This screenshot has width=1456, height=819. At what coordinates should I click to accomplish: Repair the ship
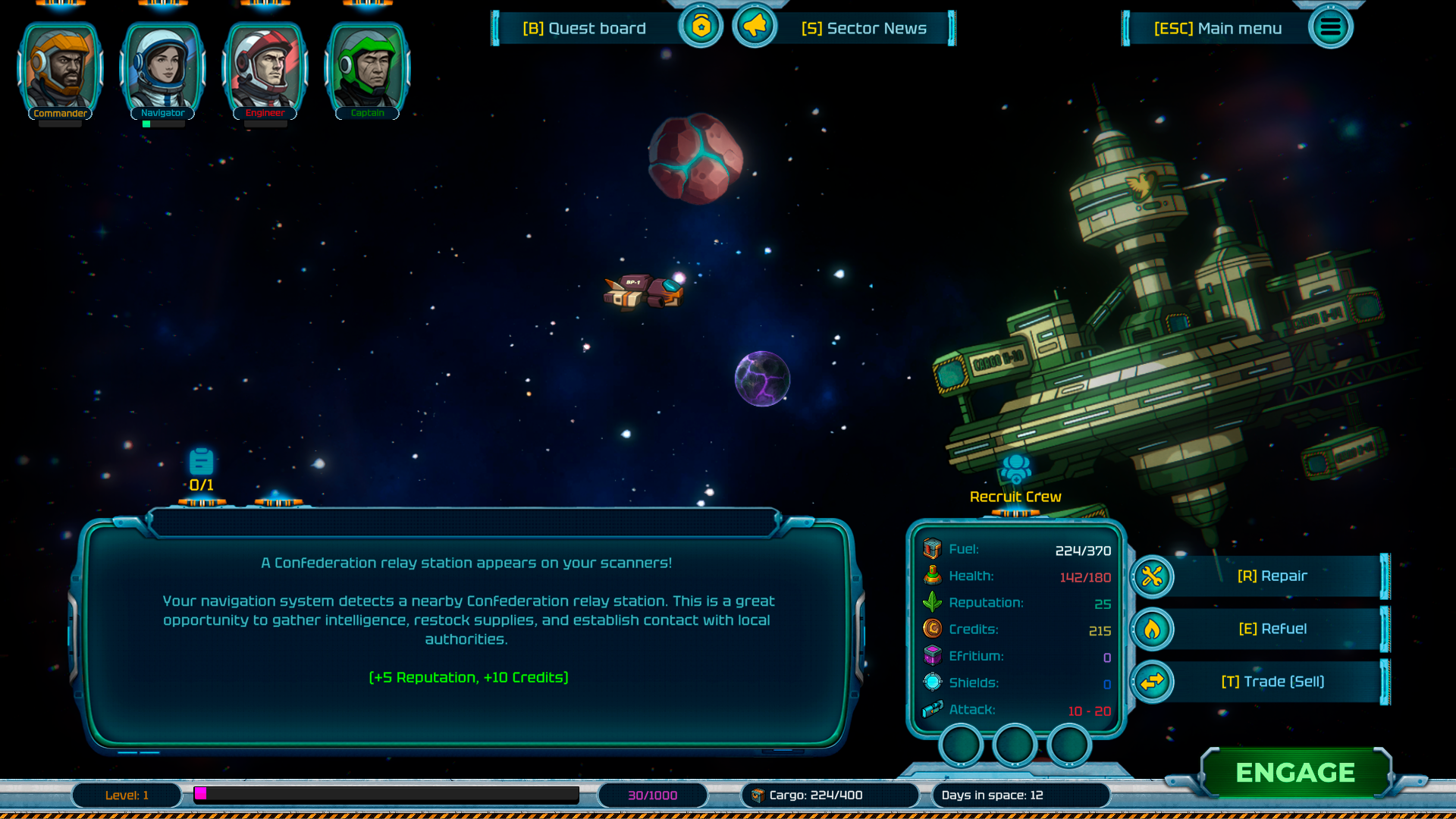(1272, 576)
